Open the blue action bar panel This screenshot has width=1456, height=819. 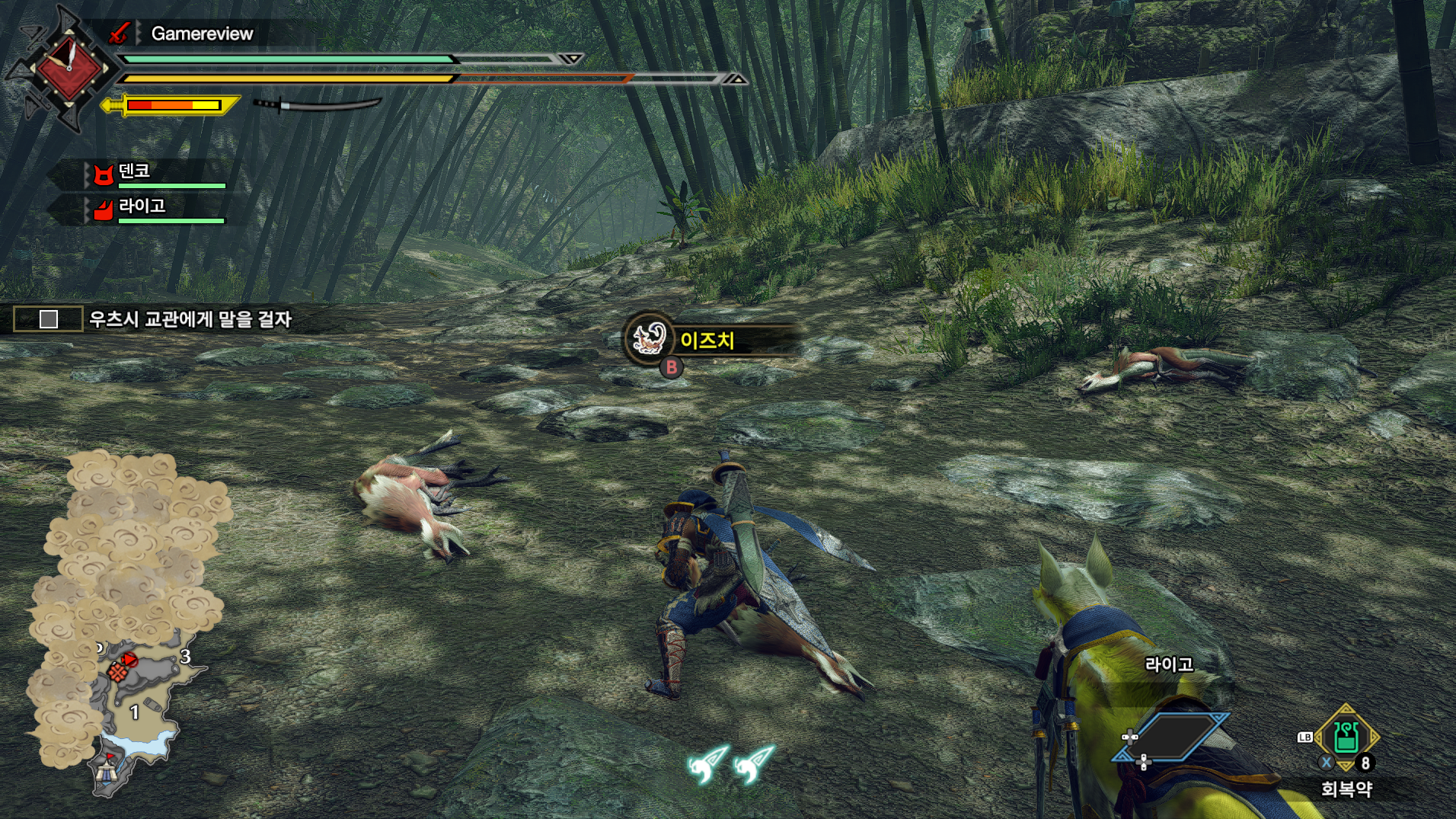point(1170,737)
